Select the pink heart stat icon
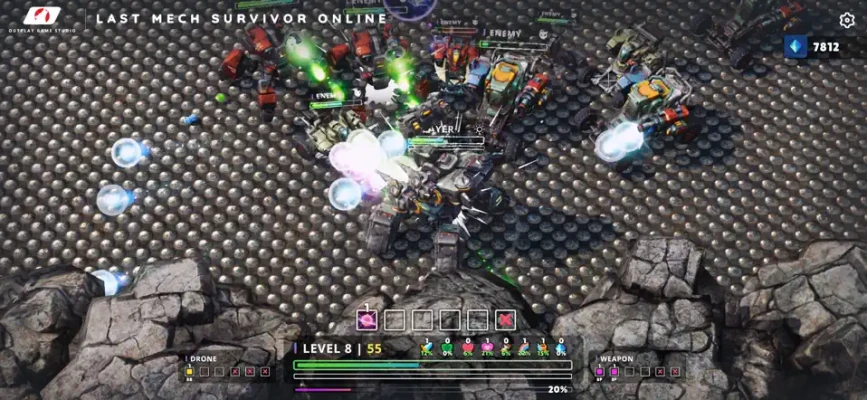The image size is (867, 400). tap(488, 349)
